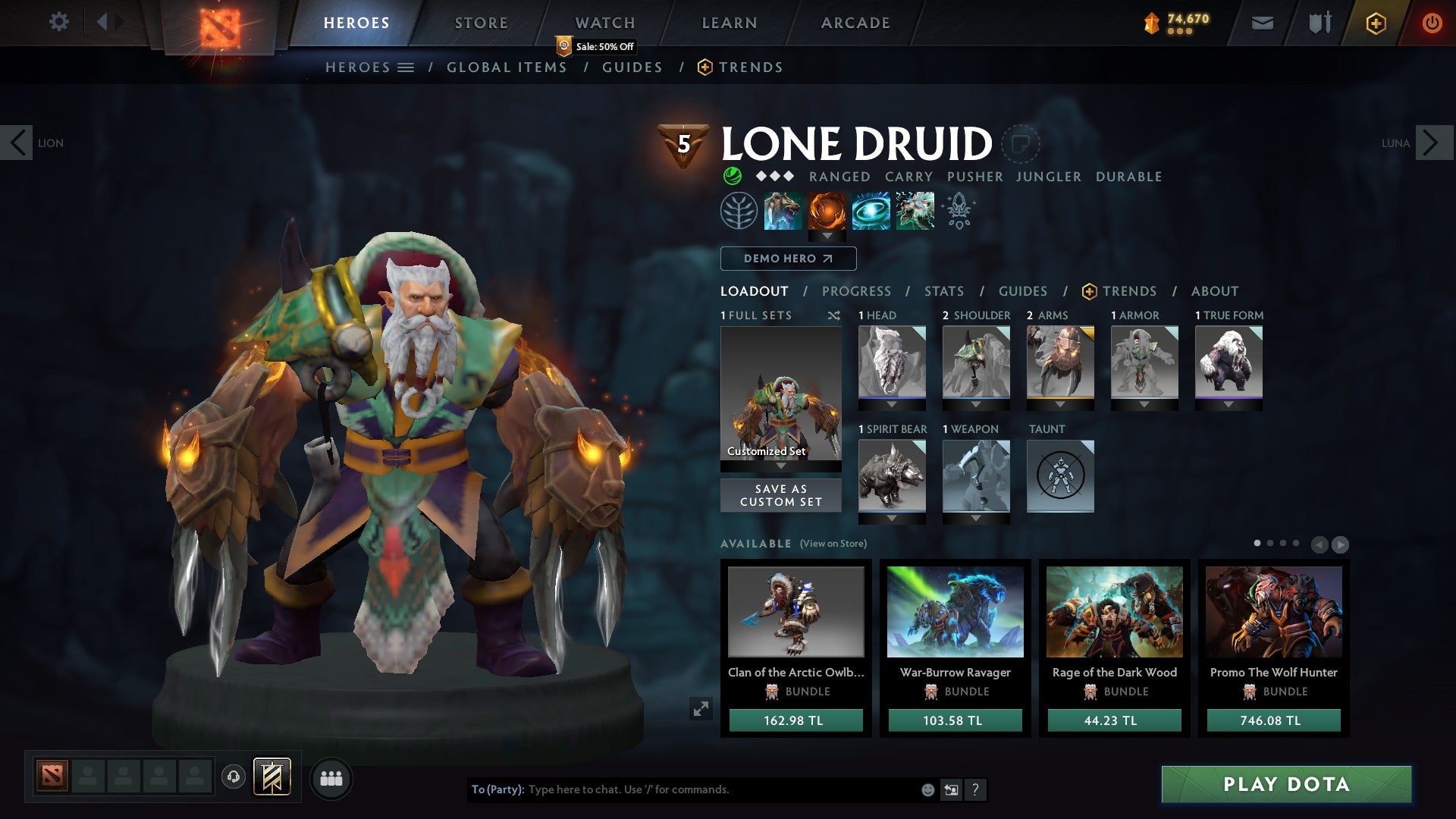This screenshot has height=819, width=1456.
Task: Click the View on Store link
Action: pyautogui.click(x=834, y=544)
